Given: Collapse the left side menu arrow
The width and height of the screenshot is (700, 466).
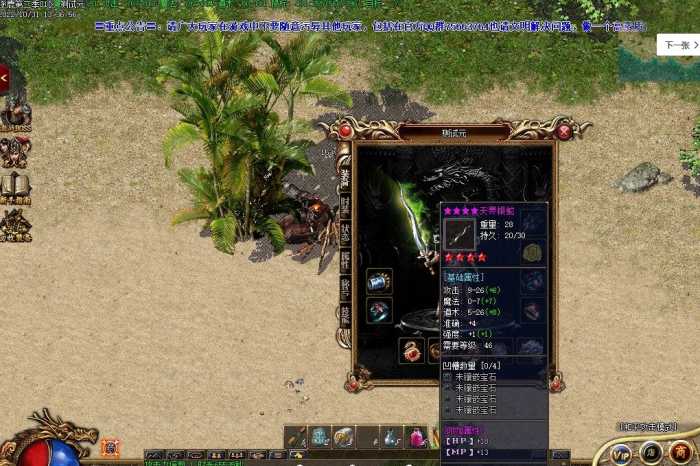Looking at the screenshot, I should 5,77.
